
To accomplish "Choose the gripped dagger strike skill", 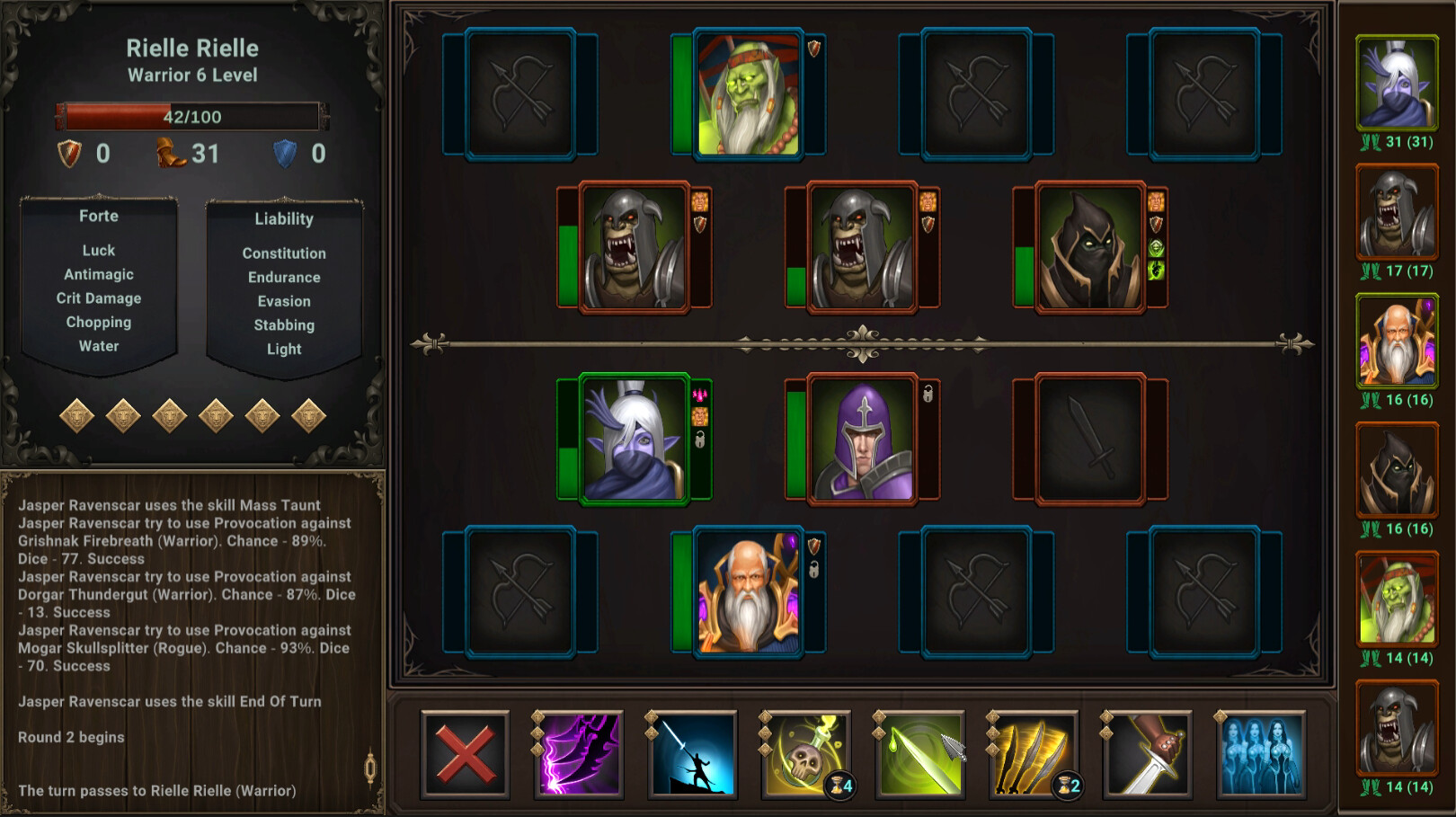I will pos(1149,753).
